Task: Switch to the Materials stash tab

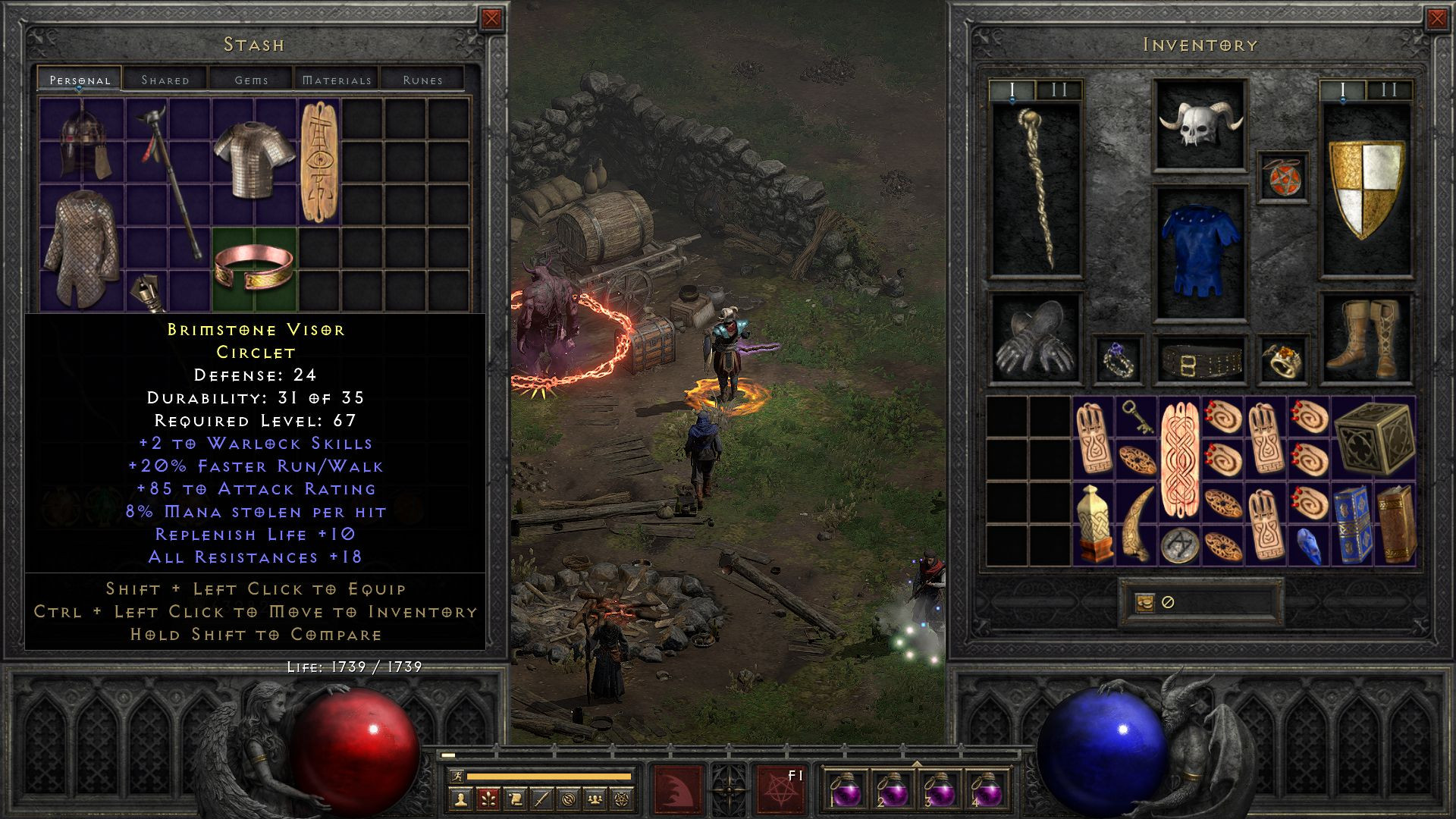Action: 337,79
